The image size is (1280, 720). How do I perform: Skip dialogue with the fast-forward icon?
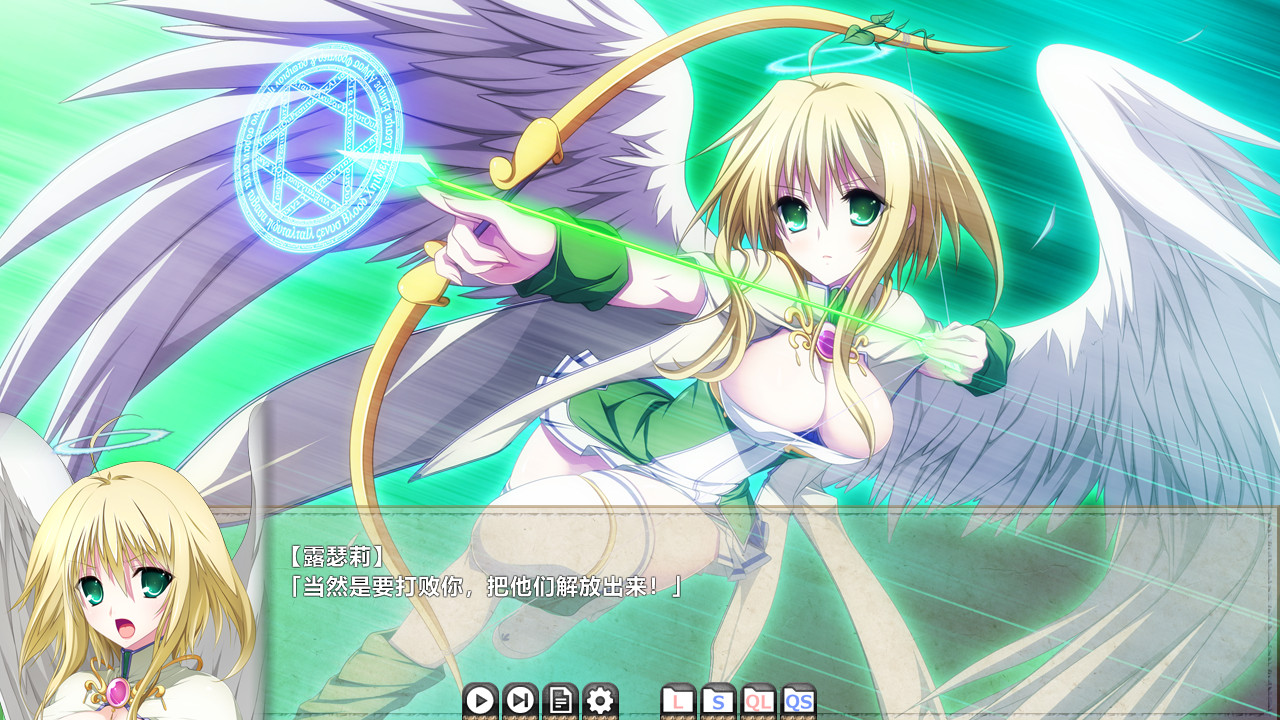520,701
